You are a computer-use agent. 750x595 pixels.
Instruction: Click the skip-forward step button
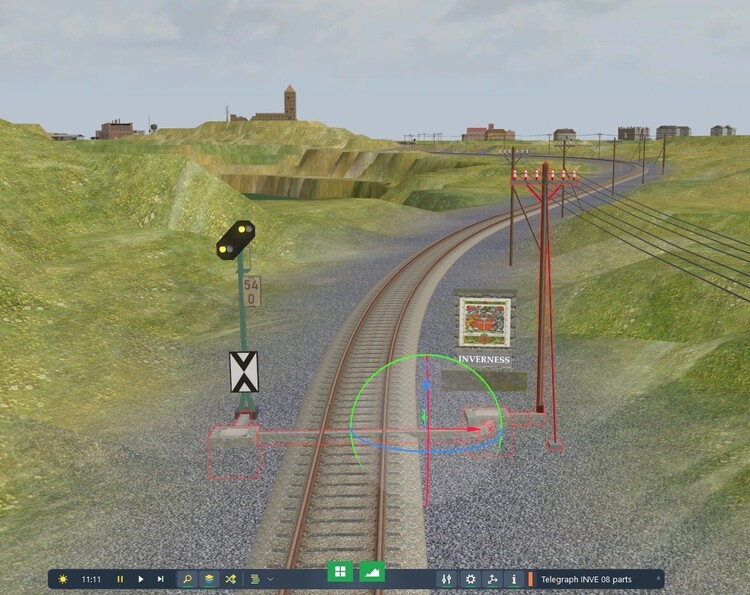click(x=160, y=579)
